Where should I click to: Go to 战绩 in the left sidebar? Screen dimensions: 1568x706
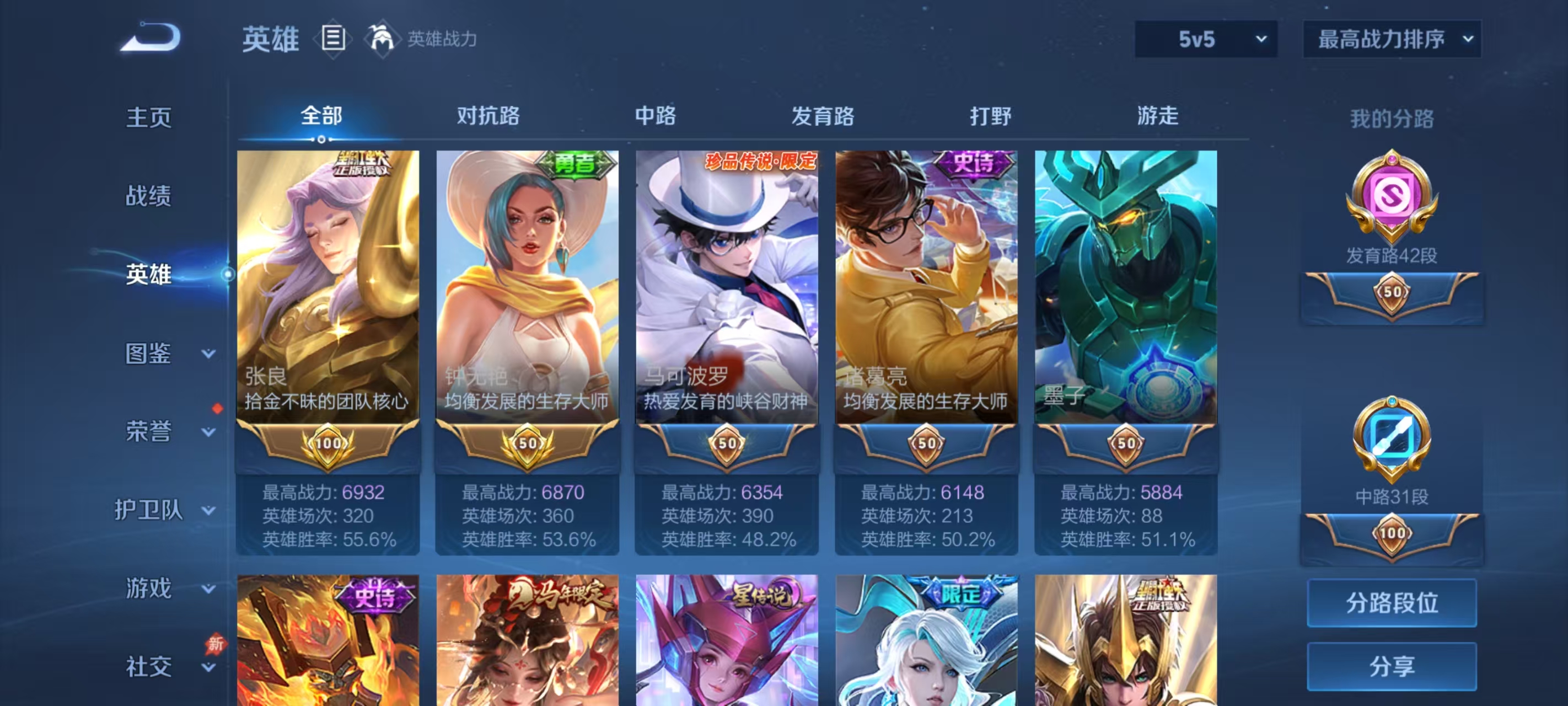pos(148,196)
